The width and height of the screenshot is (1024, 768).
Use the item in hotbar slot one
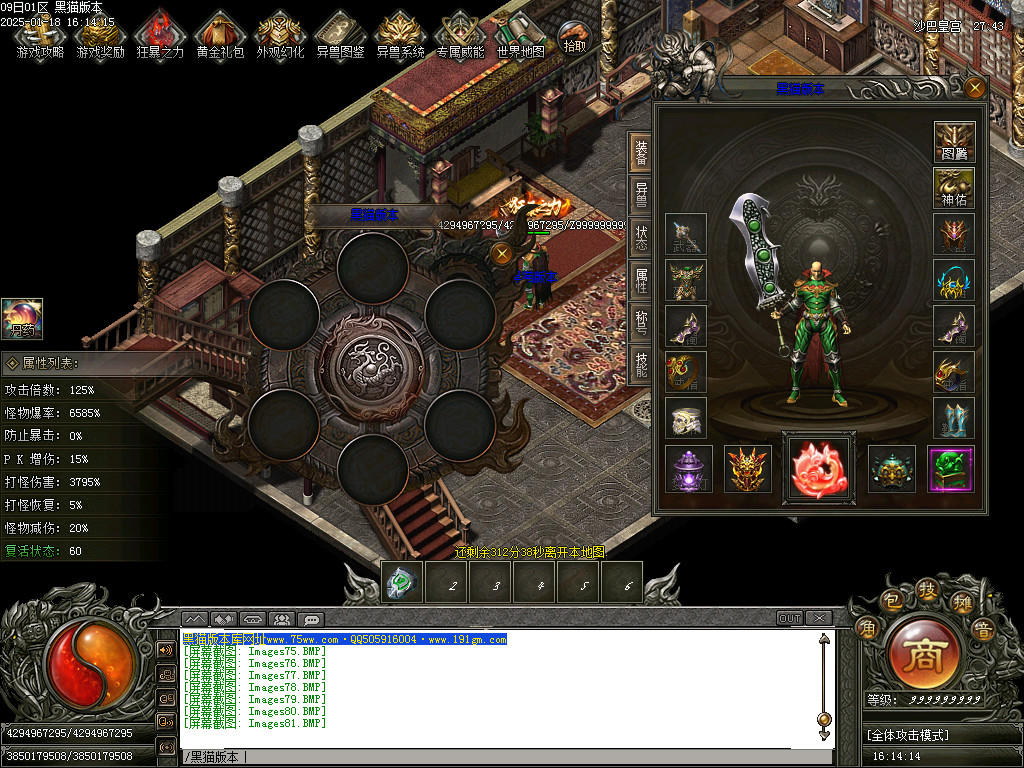[x=402, y=583]
